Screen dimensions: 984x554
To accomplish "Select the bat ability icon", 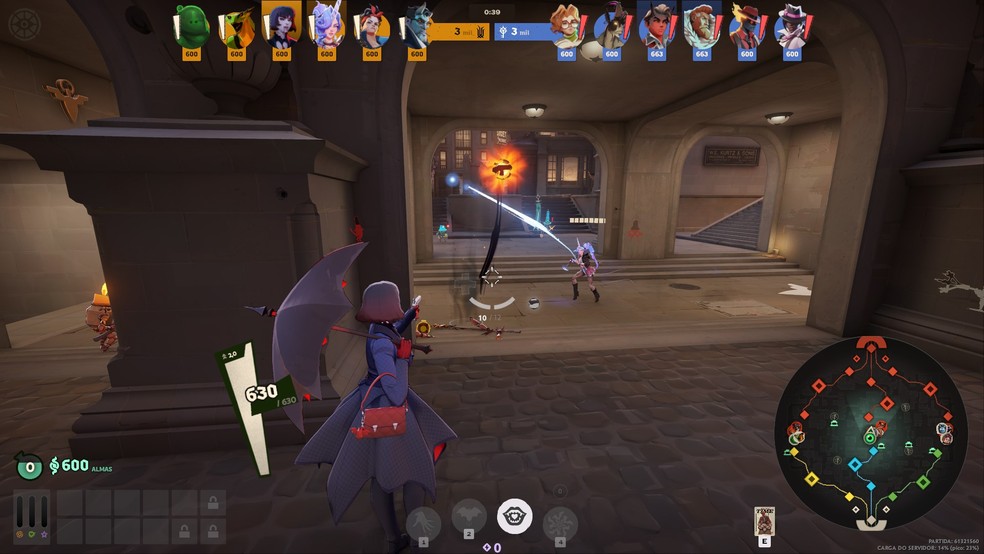I will pos(468,518).
